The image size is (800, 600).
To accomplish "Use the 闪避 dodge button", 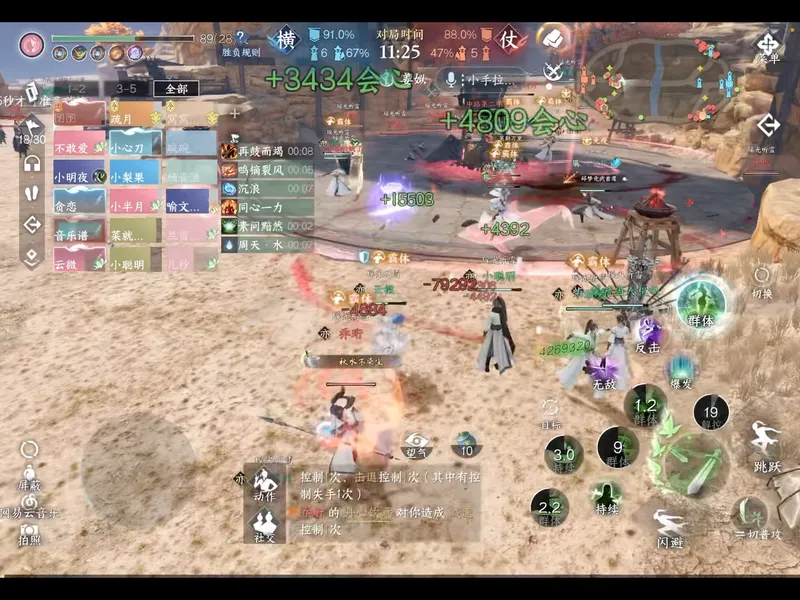I will click(x=669, y=526).
